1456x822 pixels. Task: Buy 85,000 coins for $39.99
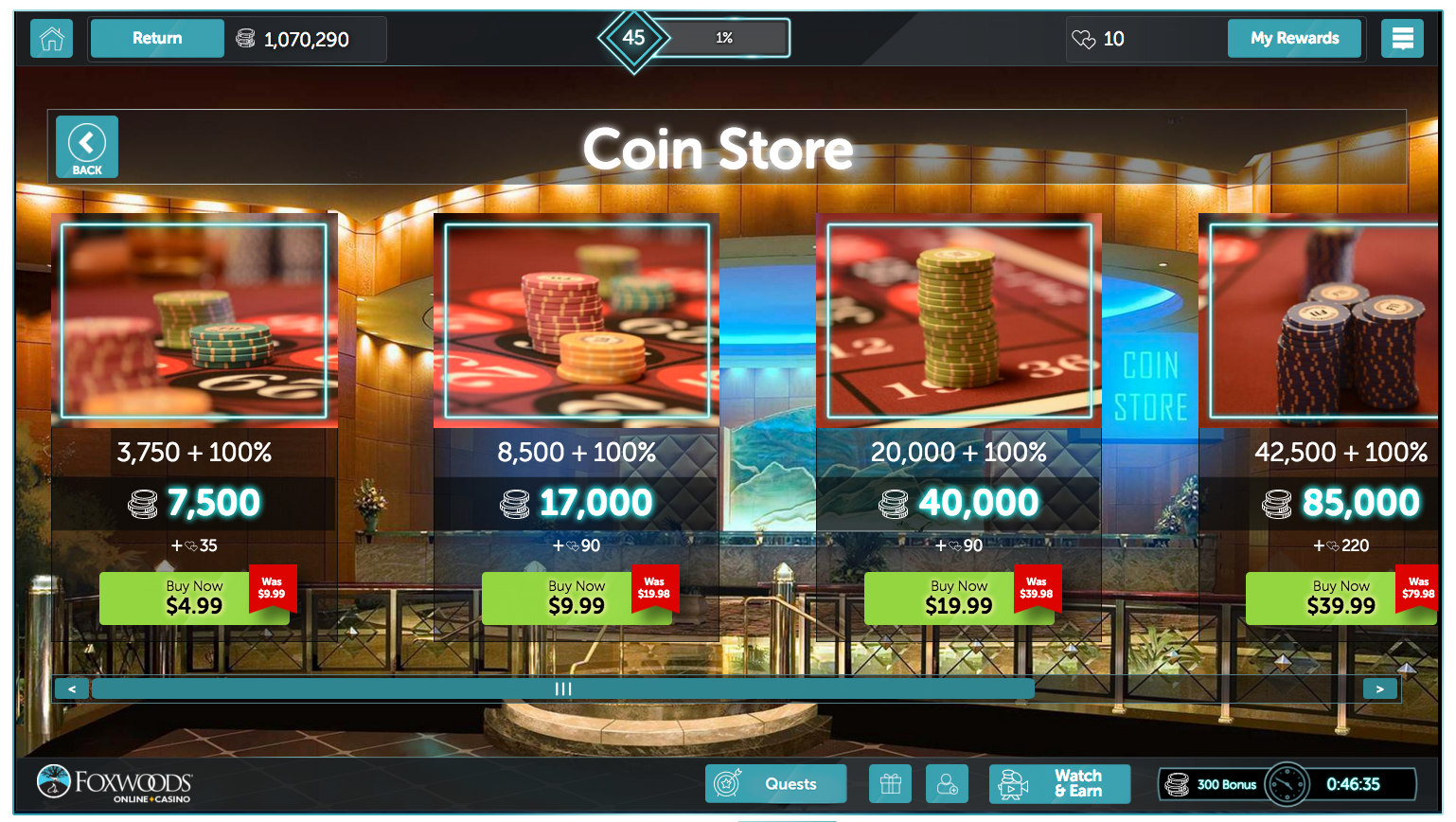click(1341, 599)
